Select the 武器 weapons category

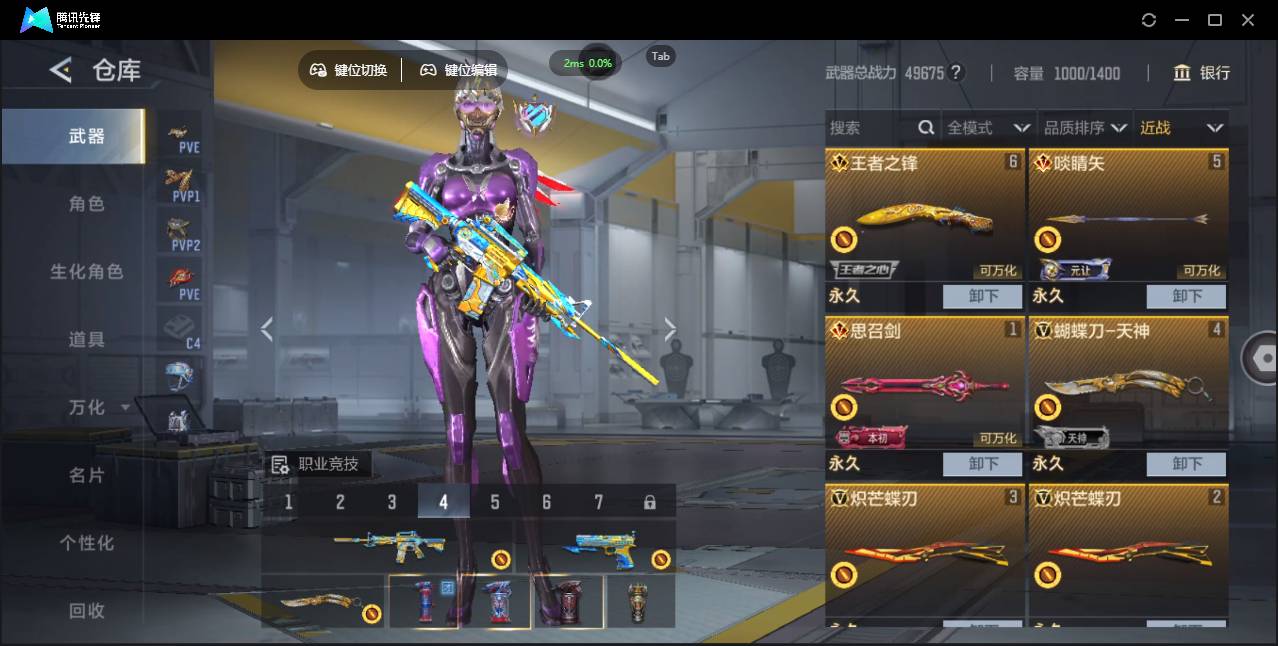tap(86, 136)
